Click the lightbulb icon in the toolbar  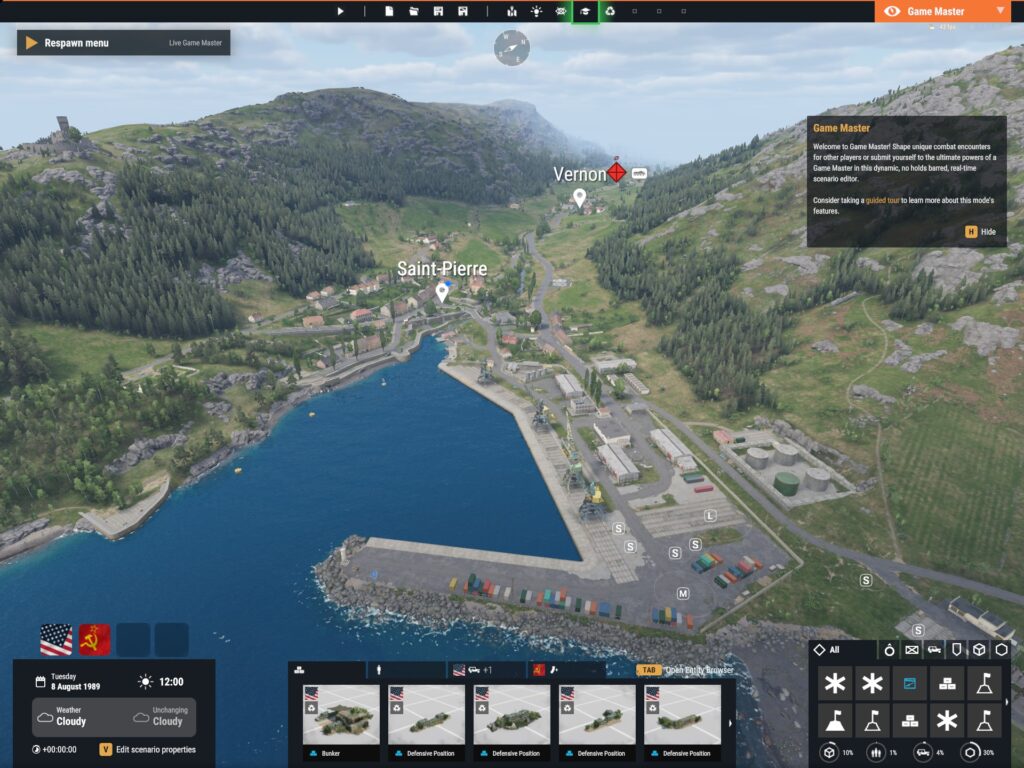pyautogui.click(x=537, y=11)
